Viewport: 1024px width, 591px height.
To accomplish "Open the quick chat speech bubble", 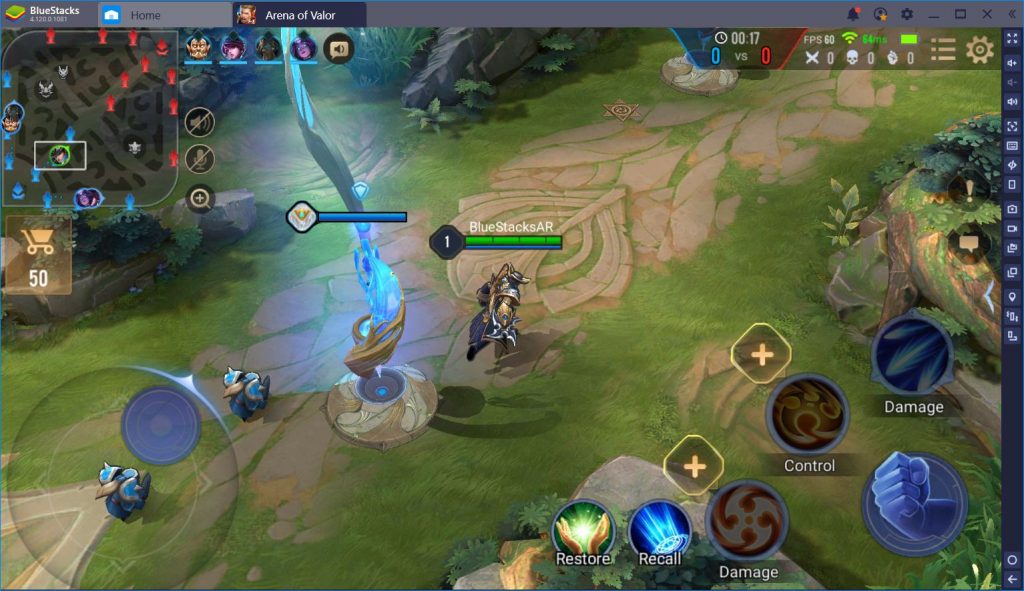I will [x=967, y=243].
